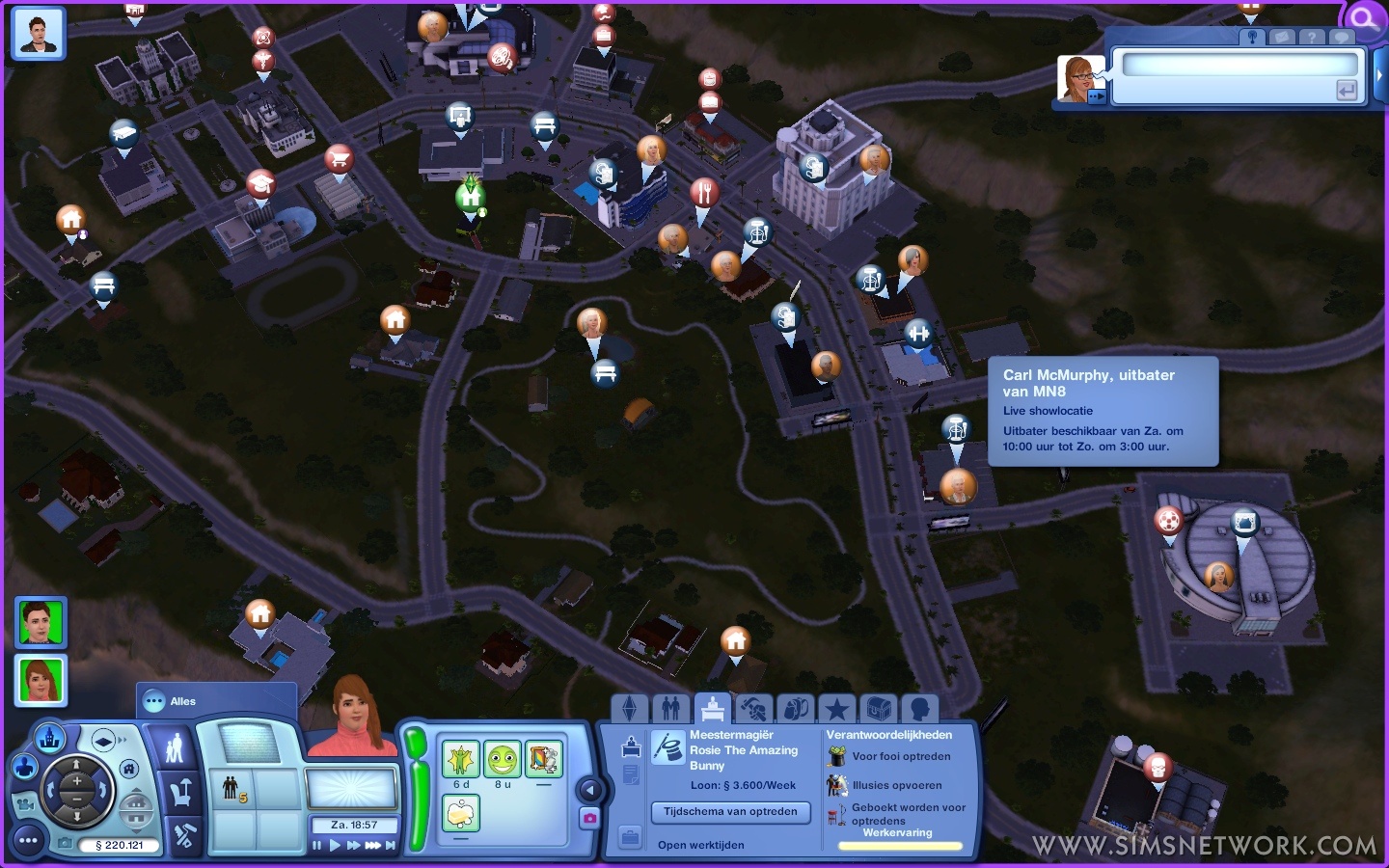
Task: Pause the game with the pause button
Action: point(317,846)
